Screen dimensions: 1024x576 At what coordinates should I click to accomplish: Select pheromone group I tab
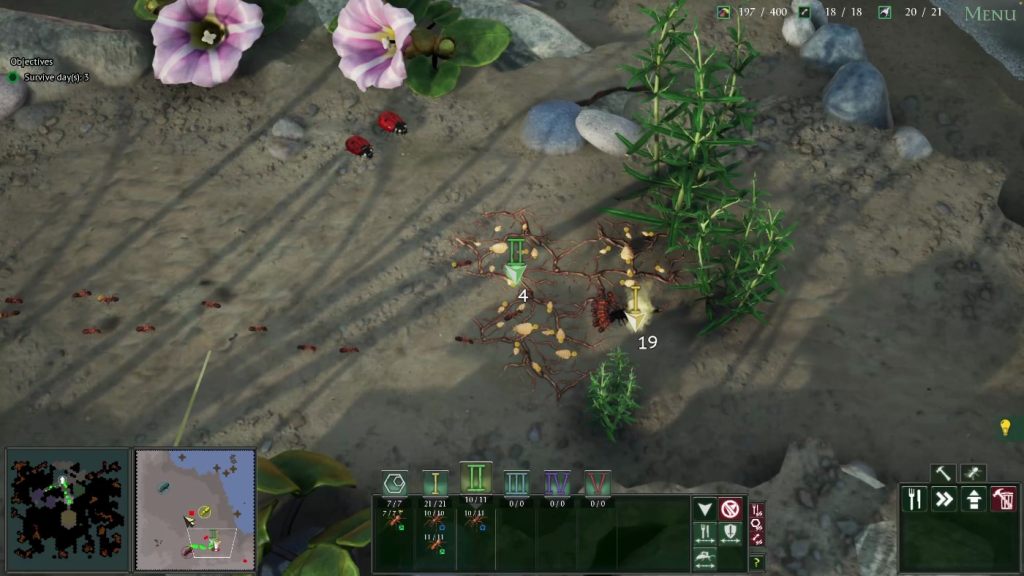(x=435, y=484)
